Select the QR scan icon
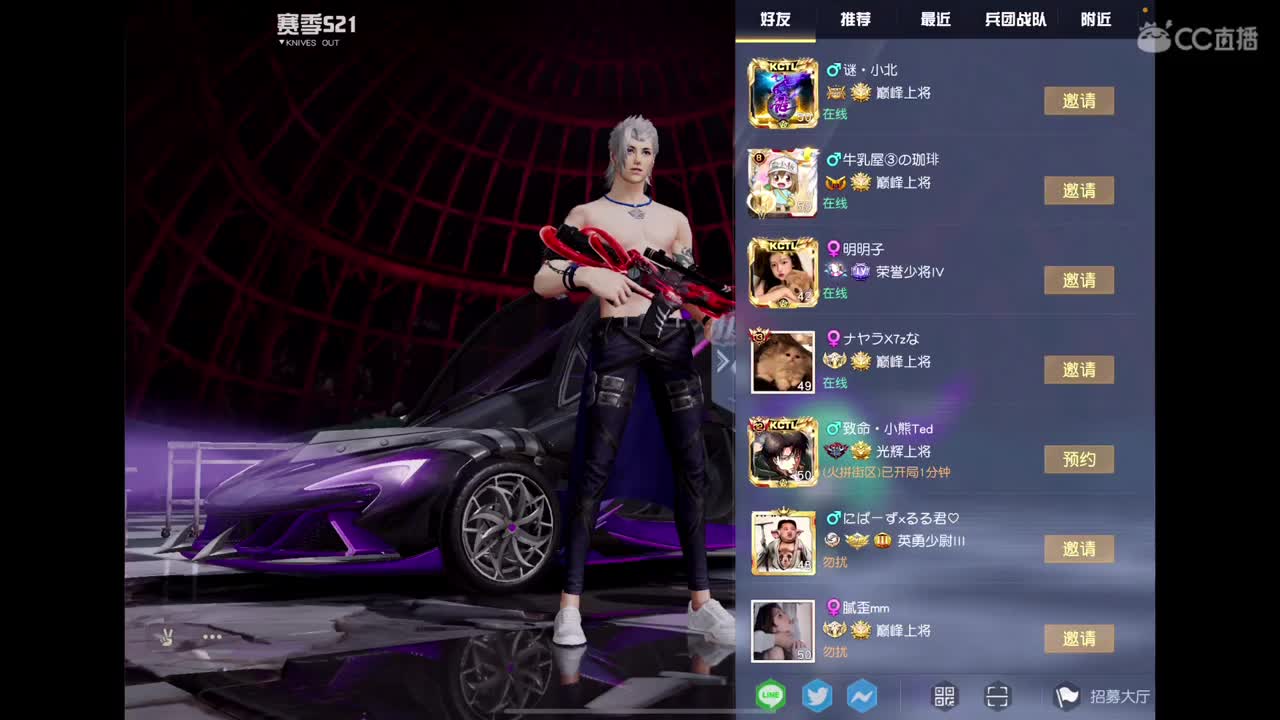 [996, 696]
